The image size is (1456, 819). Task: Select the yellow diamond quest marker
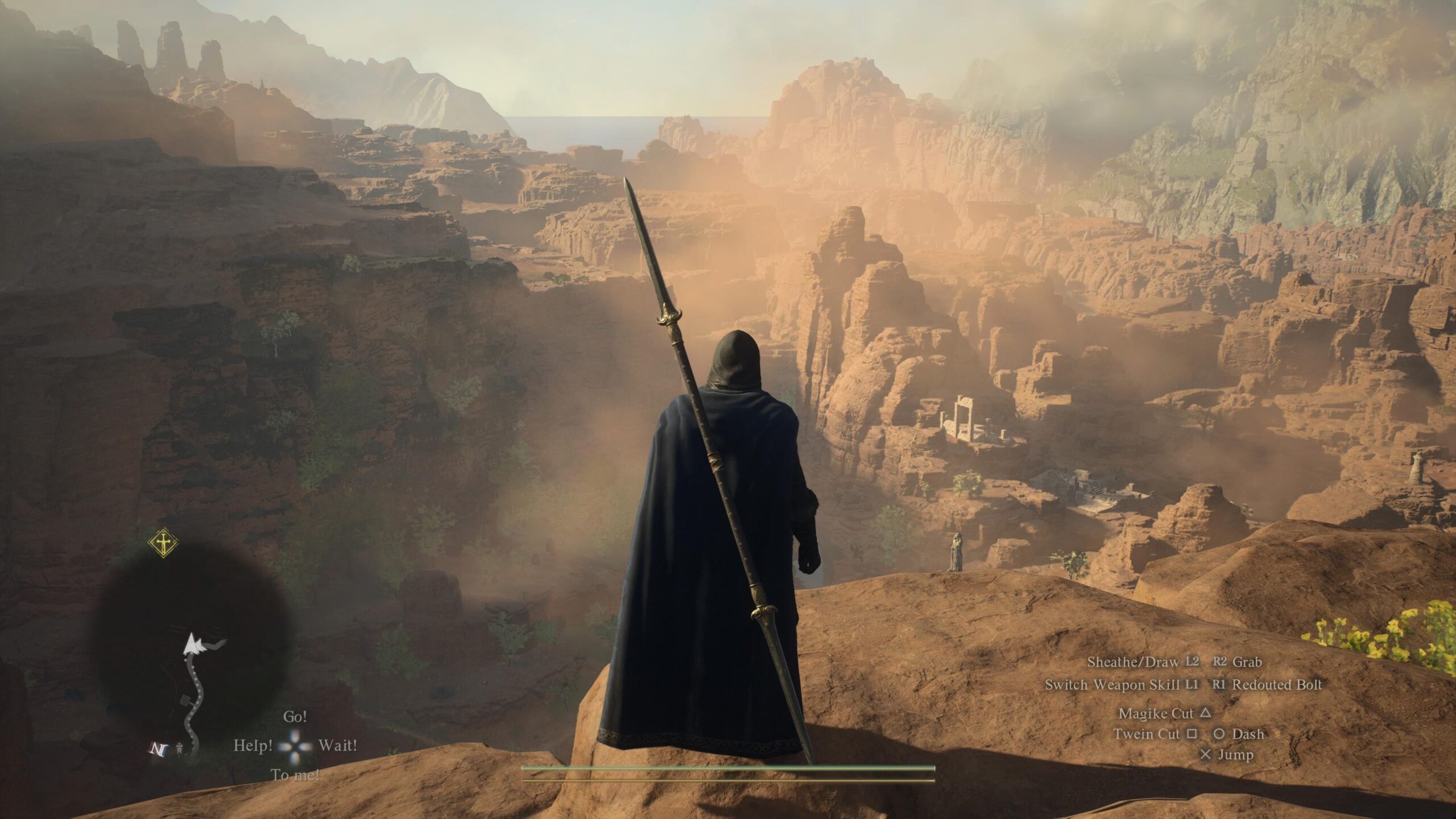163,543
